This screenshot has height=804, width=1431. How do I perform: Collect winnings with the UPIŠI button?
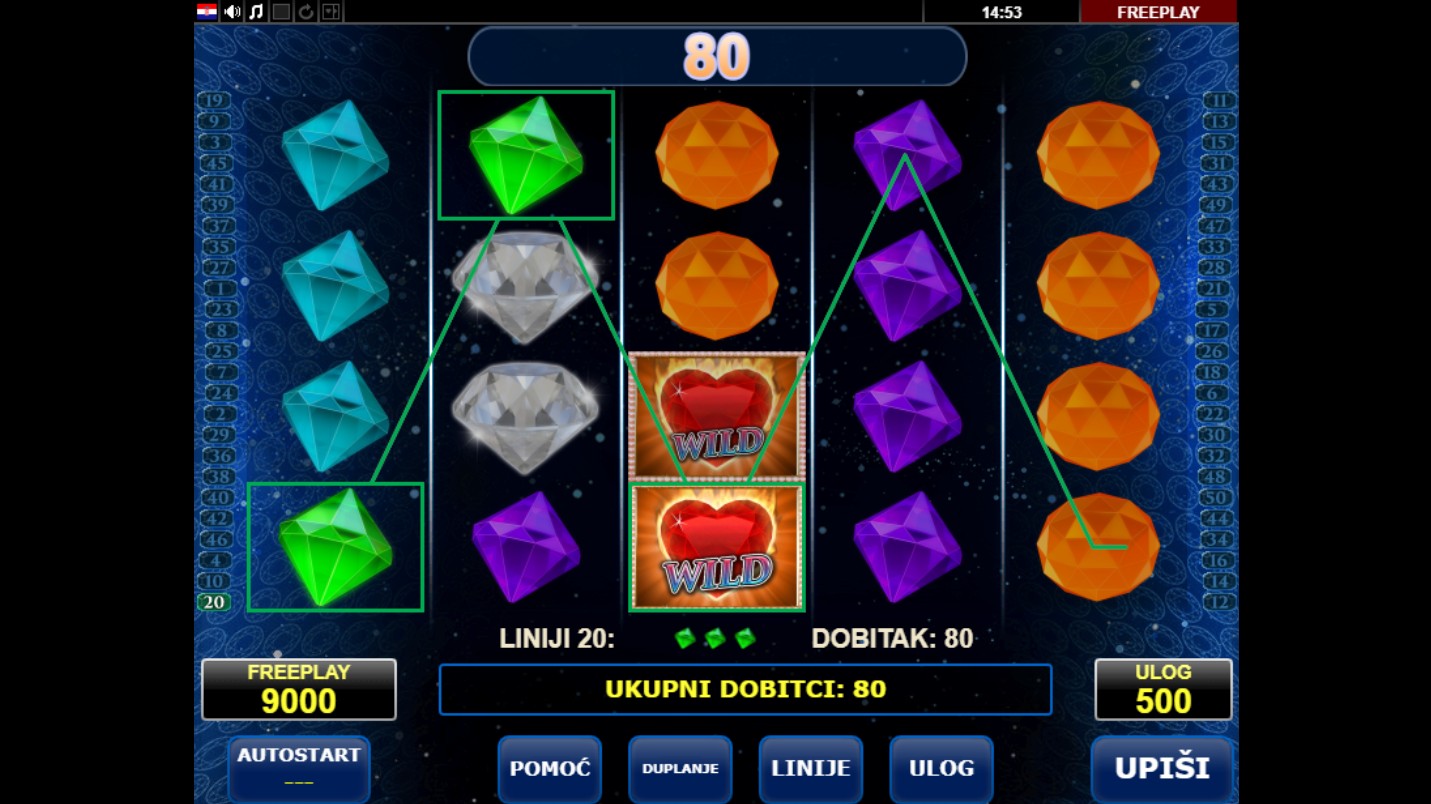pos(1162,768)
